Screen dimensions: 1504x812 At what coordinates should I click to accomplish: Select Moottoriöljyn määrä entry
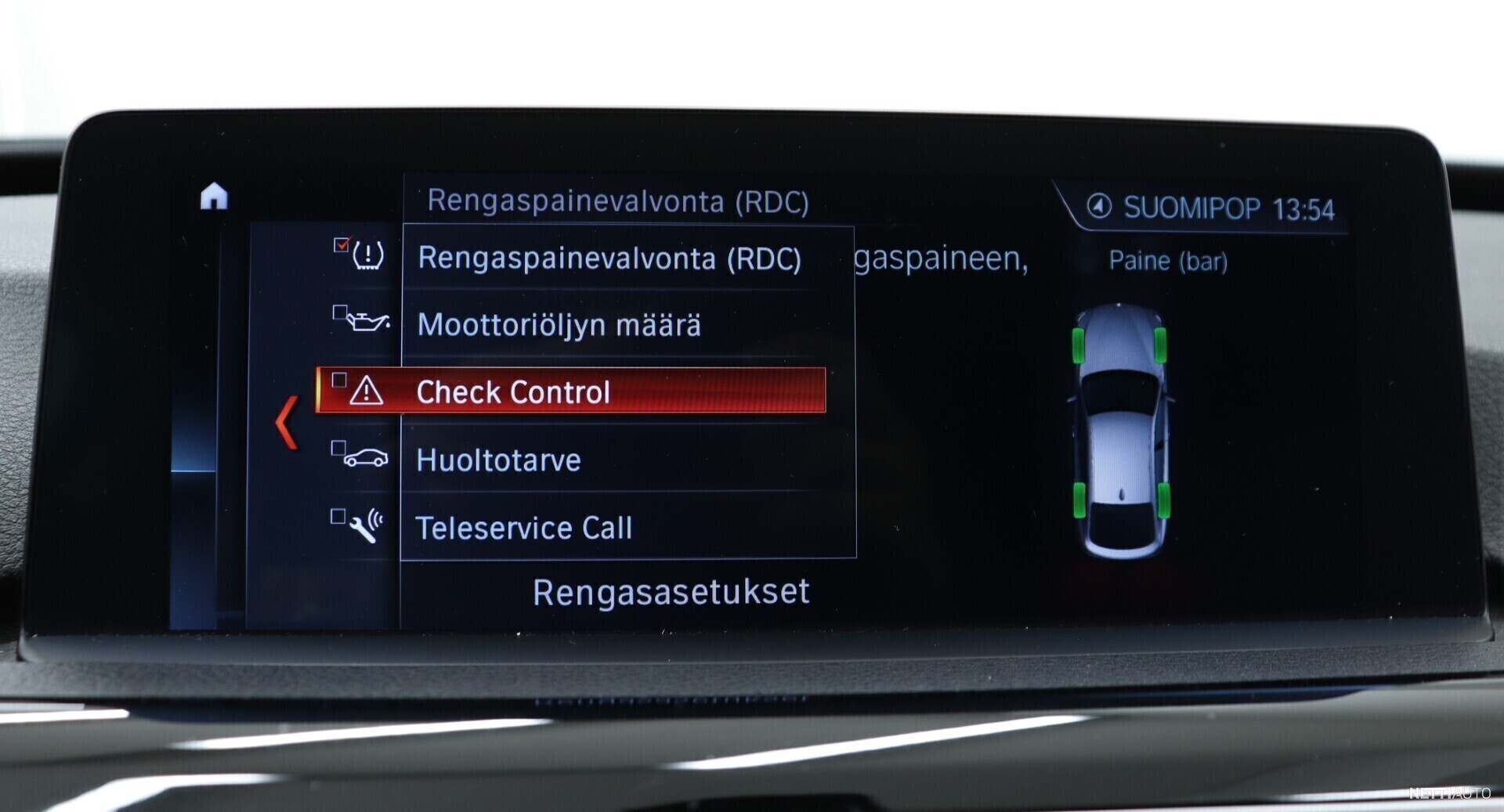[559, 325]
